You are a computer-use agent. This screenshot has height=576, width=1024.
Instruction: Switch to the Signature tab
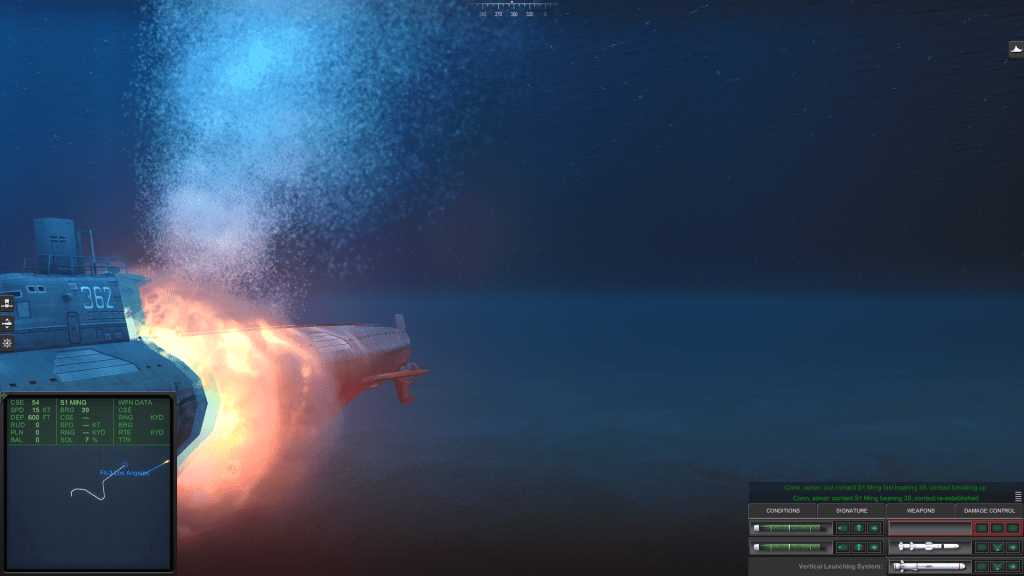(852, 511)
